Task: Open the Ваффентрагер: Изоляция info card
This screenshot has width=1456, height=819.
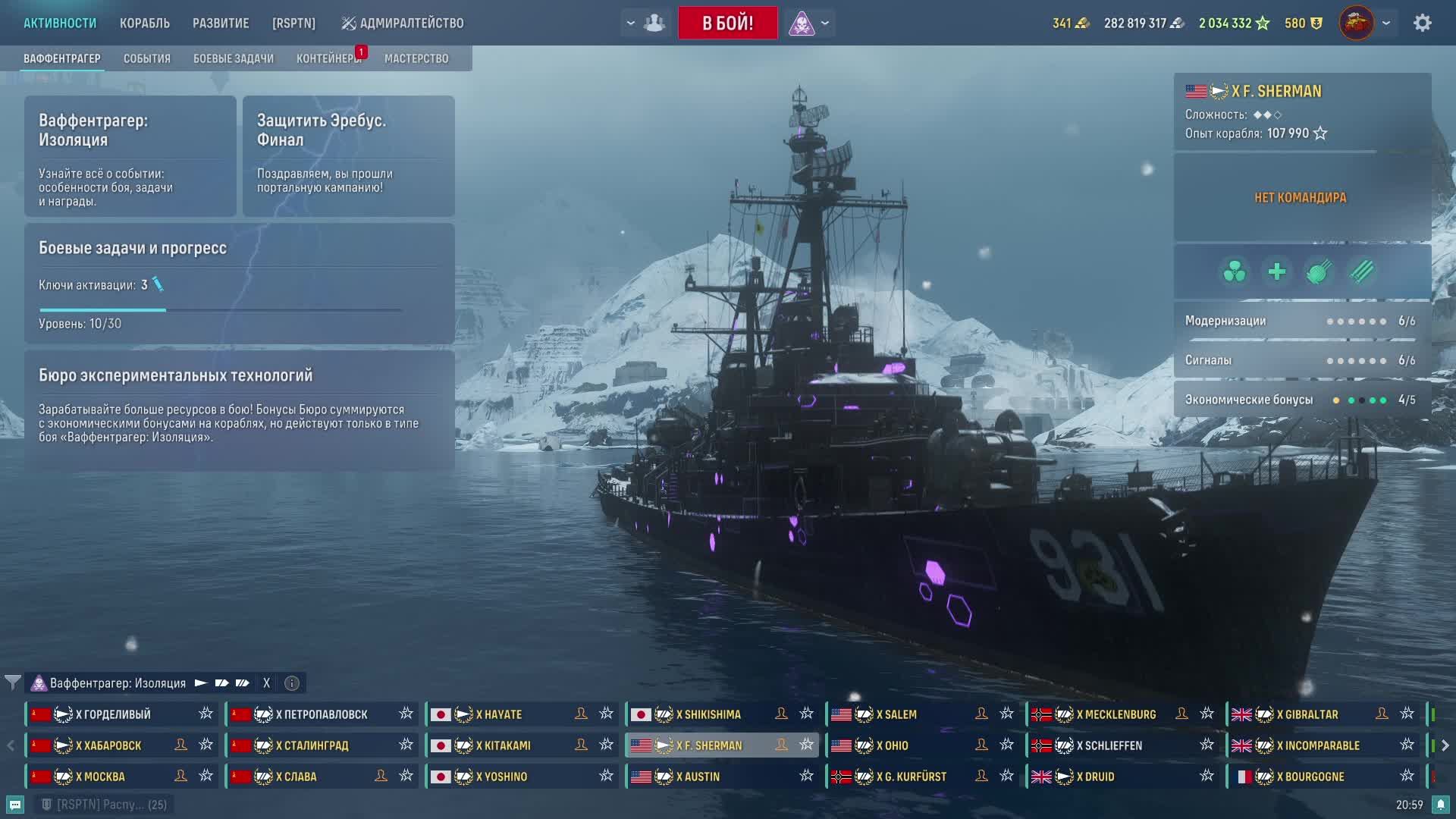Action: (130, 156)
